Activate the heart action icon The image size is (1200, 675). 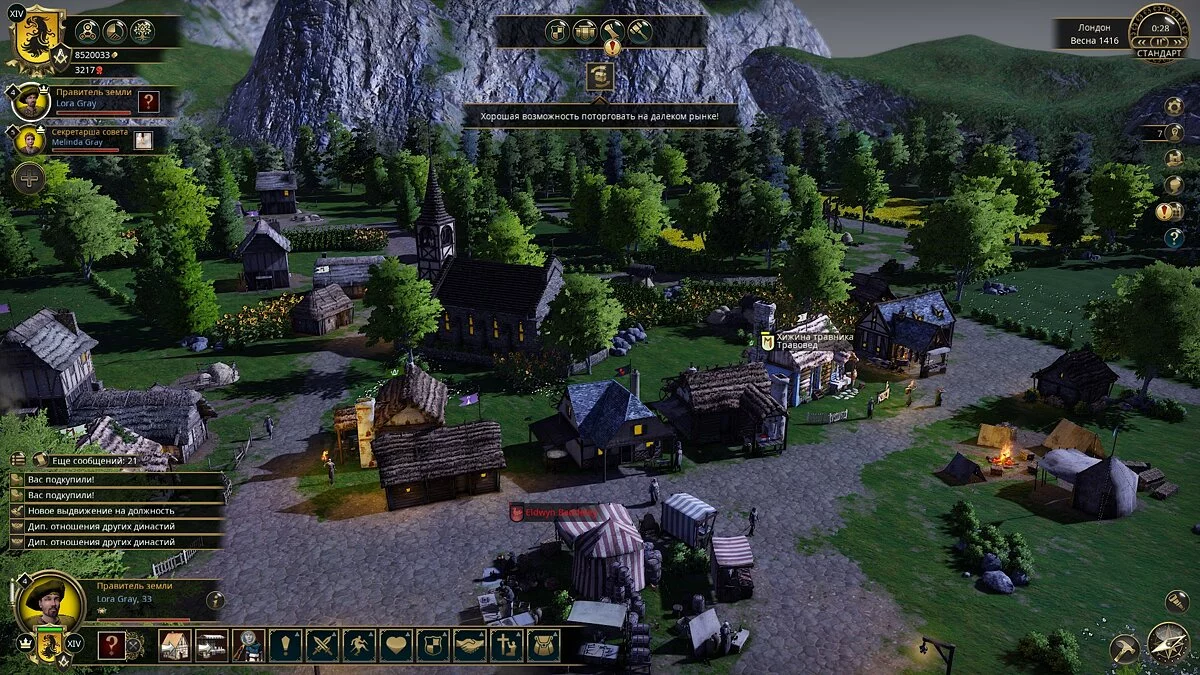coord(396,645)
